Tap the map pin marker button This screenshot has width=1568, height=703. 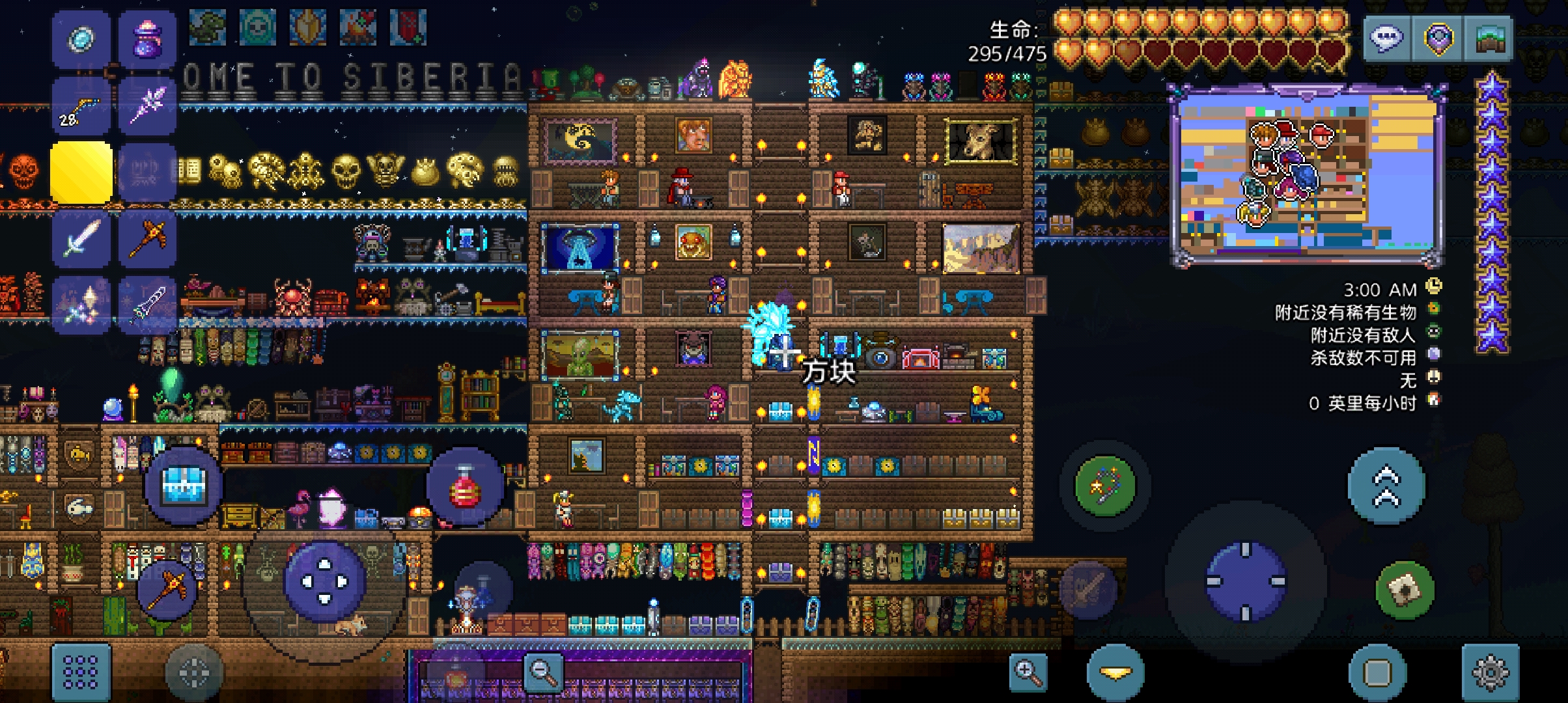click(1438, 38)
